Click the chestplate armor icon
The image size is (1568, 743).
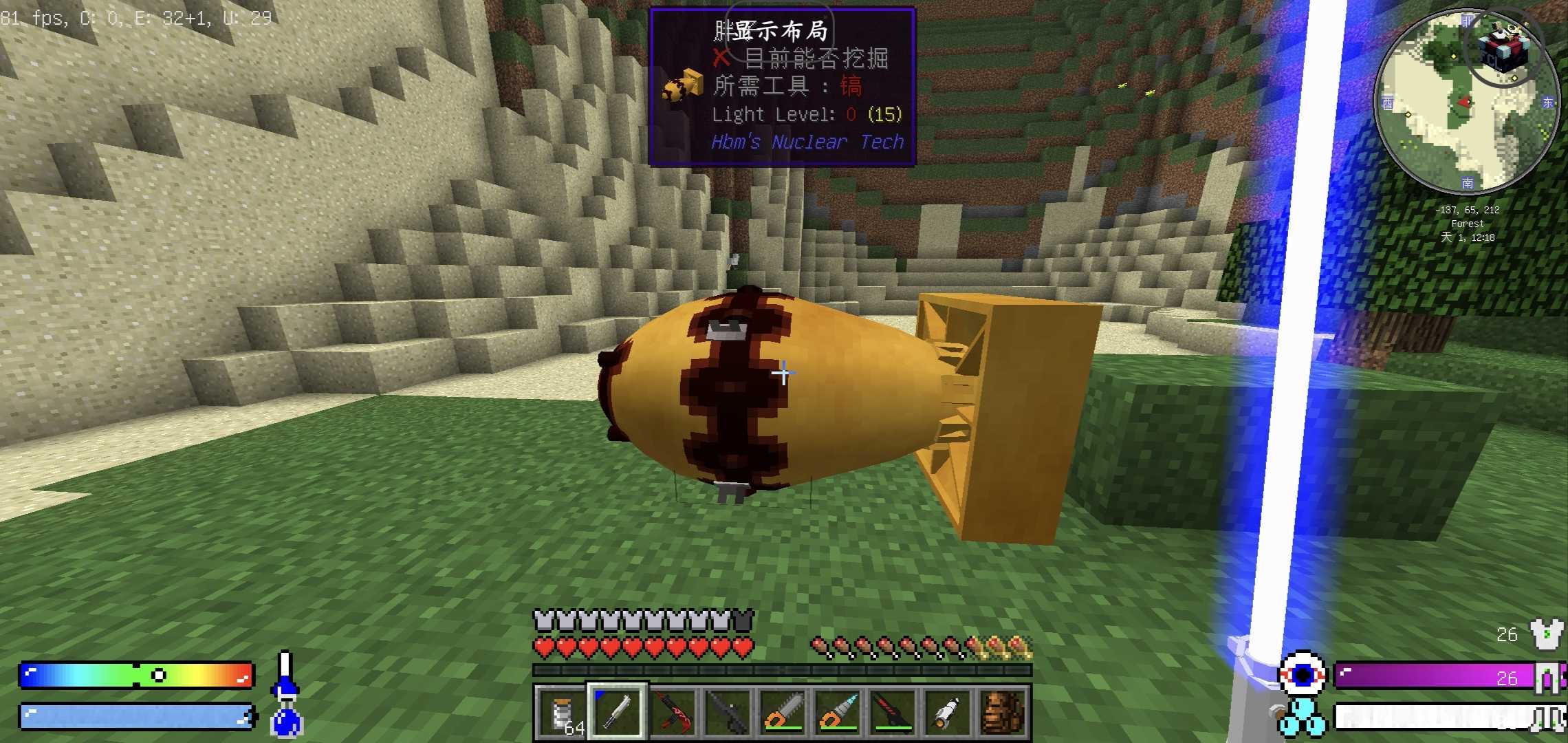1545,634
